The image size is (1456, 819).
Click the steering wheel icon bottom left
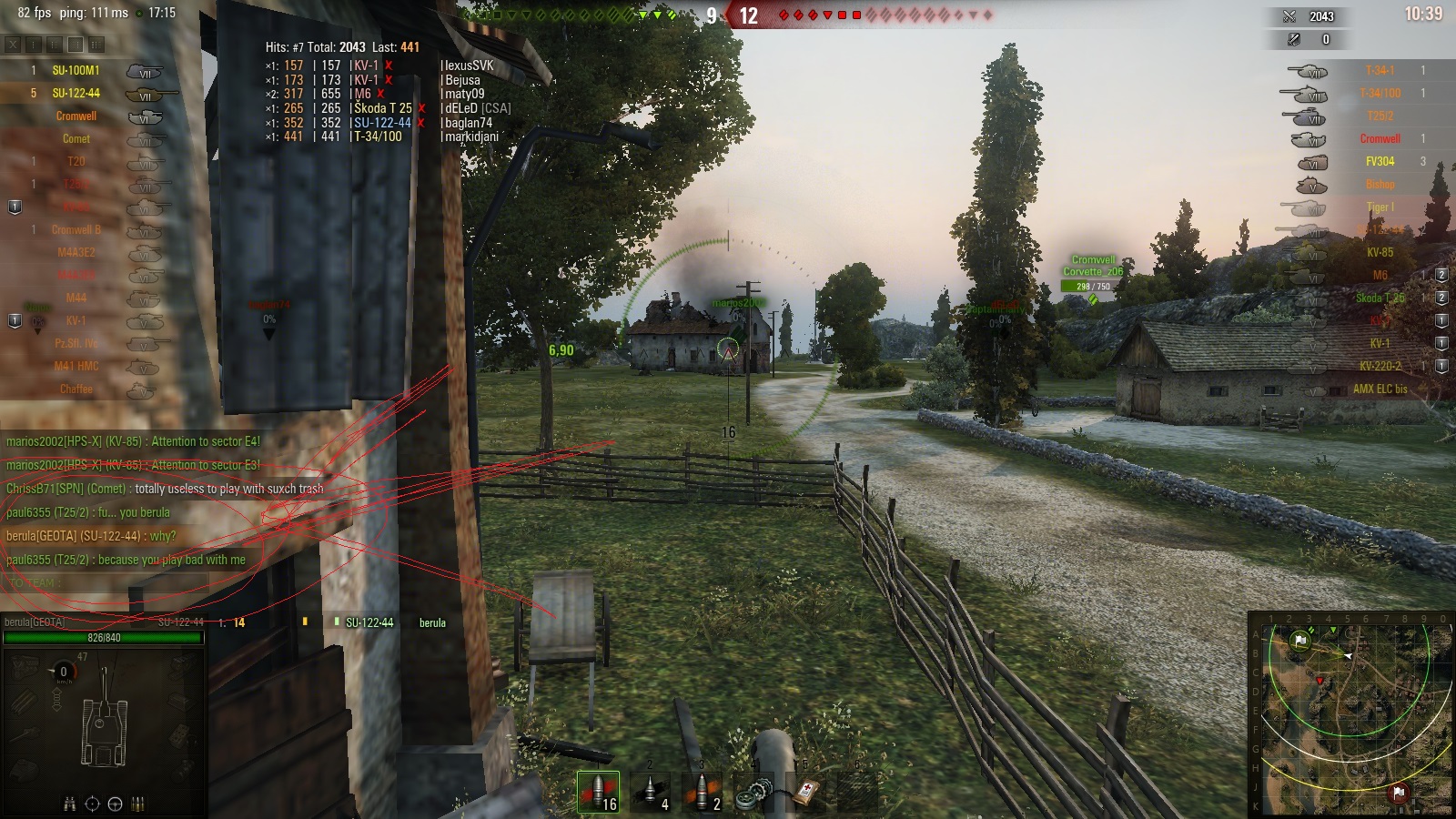113,802
